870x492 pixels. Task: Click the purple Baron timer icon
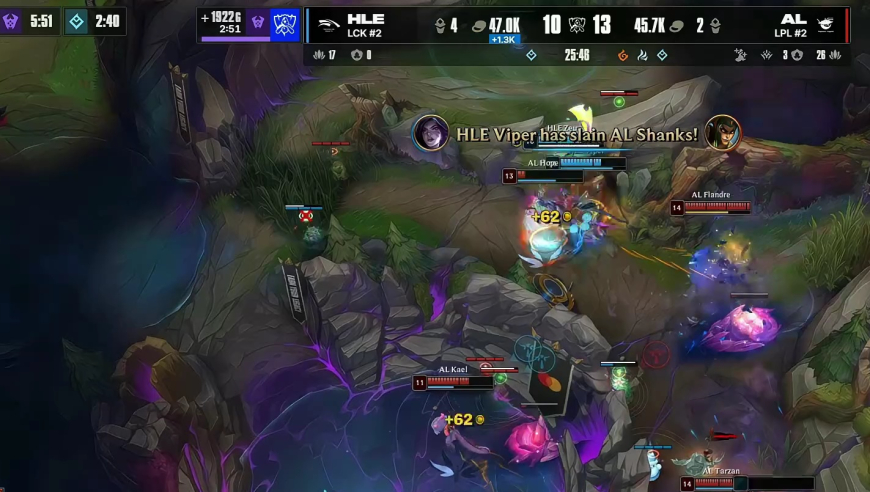coord(12,21)
